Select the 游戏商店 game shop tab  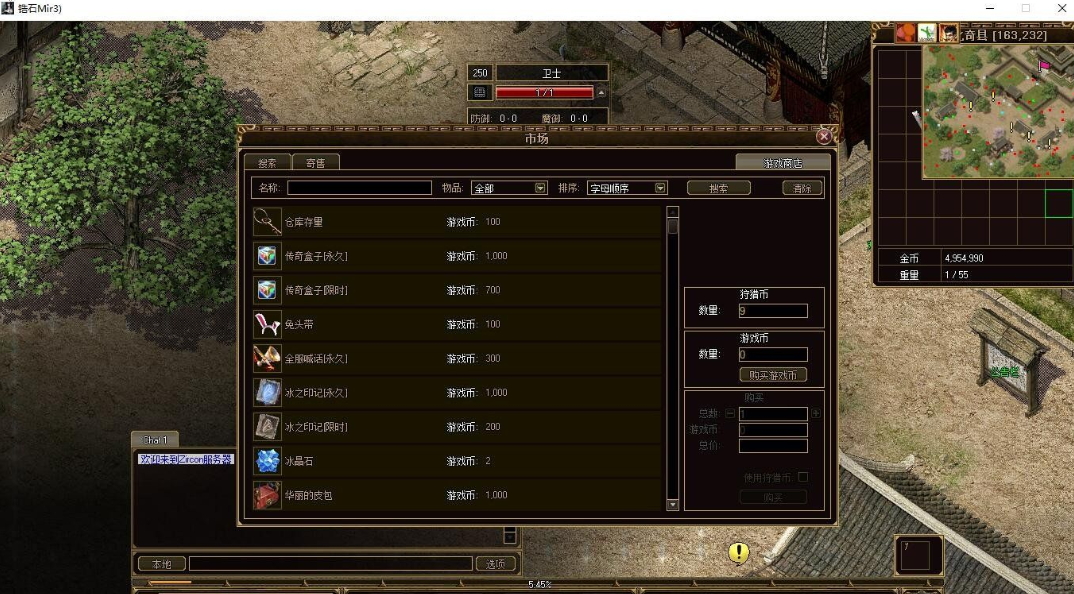click(783, 162)
